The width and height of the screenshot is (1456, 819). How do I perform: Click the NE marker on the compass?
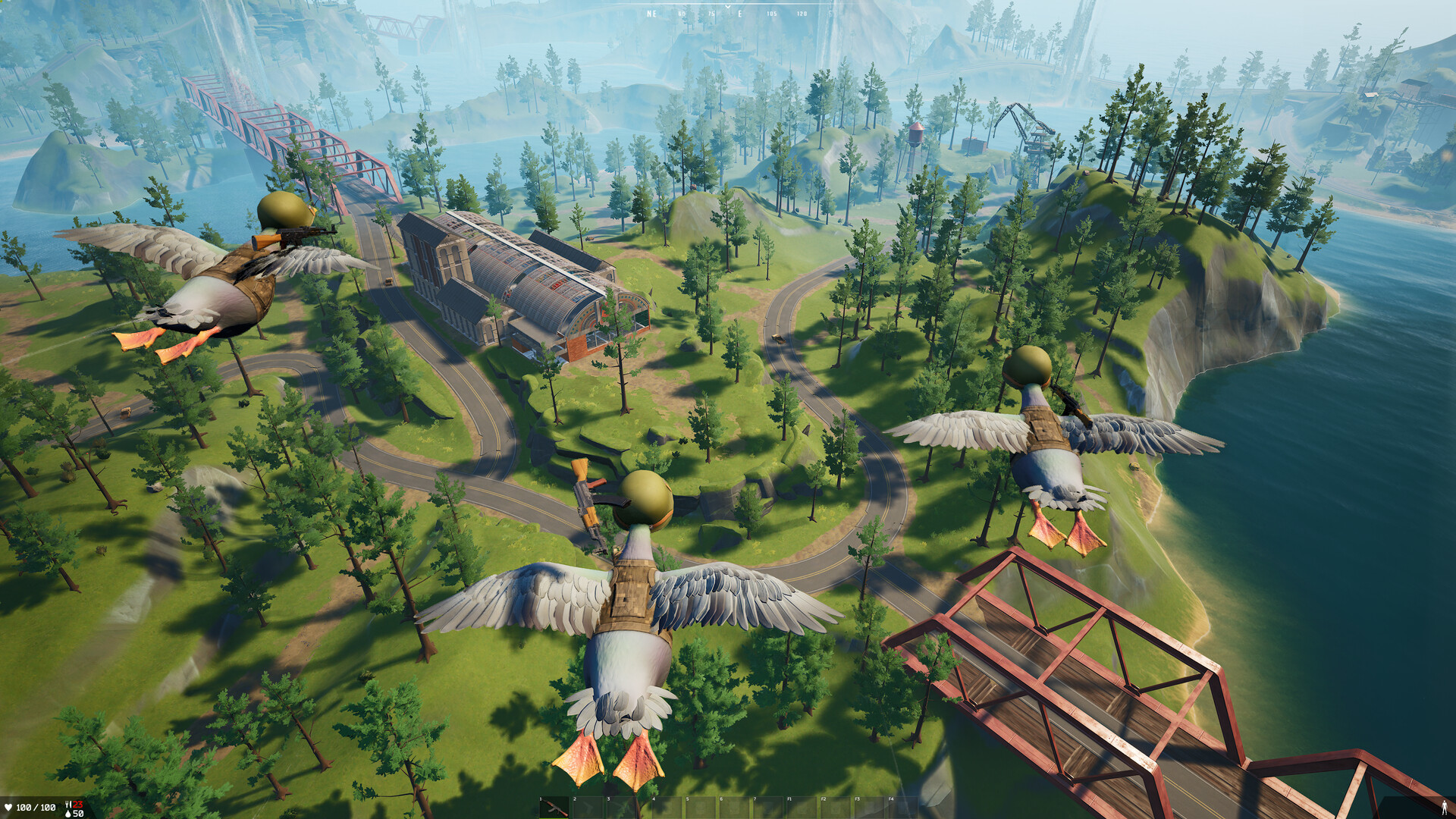(651, 13)
